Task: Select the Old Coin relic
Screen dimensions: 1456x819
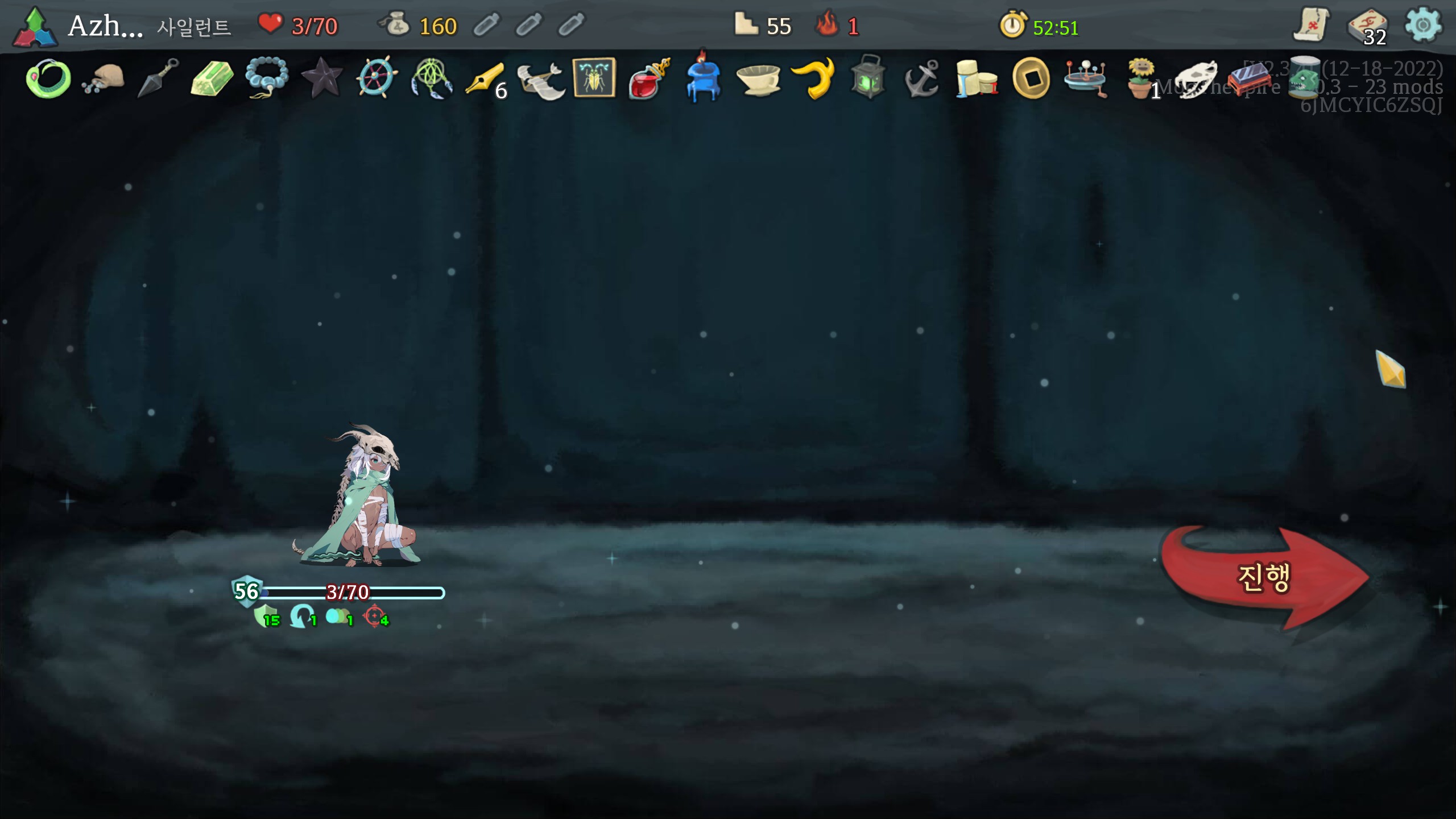Action: [x=1031, y=78]
